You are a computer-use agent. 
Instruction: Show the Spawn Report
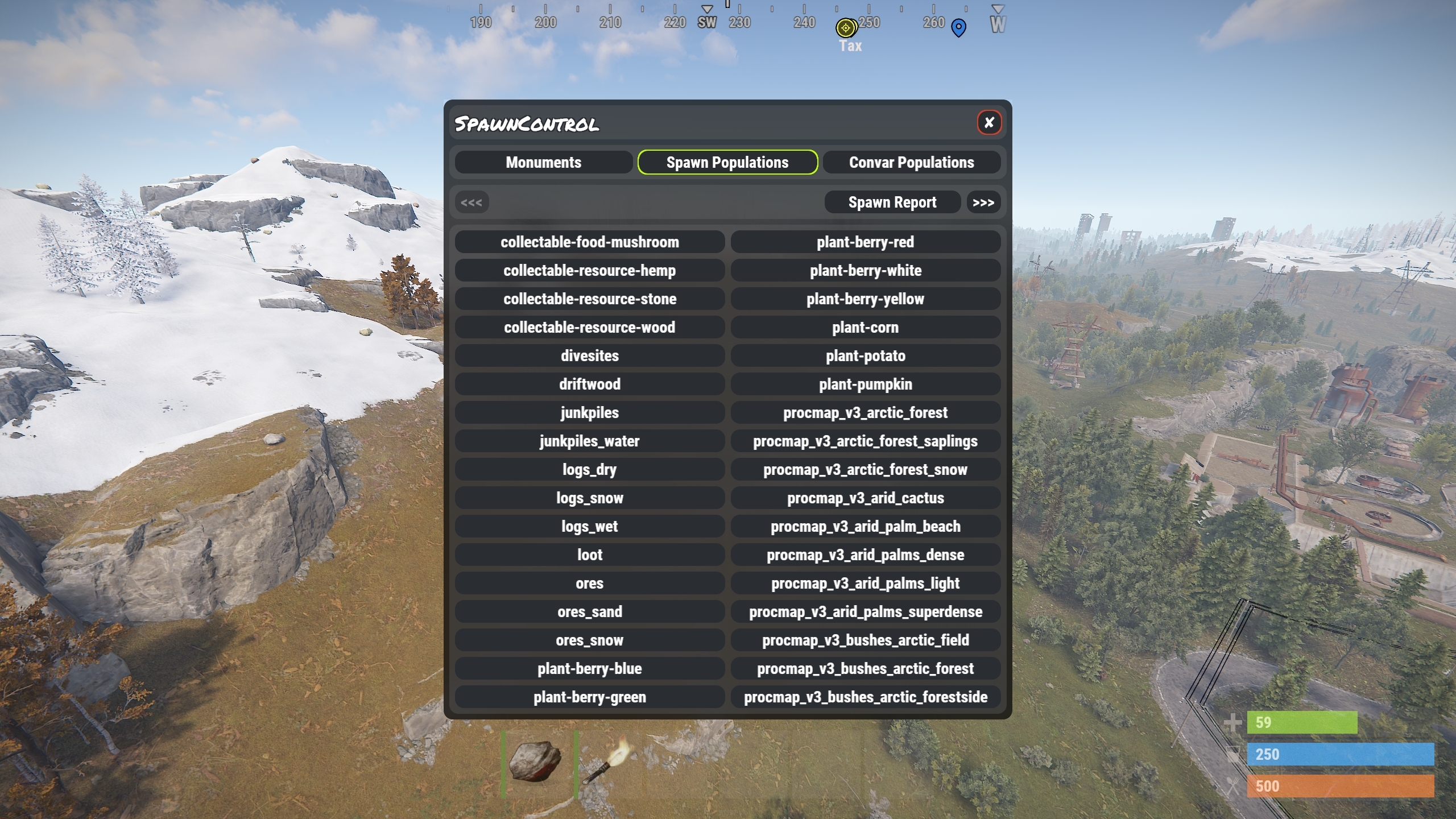pos(892,202)
